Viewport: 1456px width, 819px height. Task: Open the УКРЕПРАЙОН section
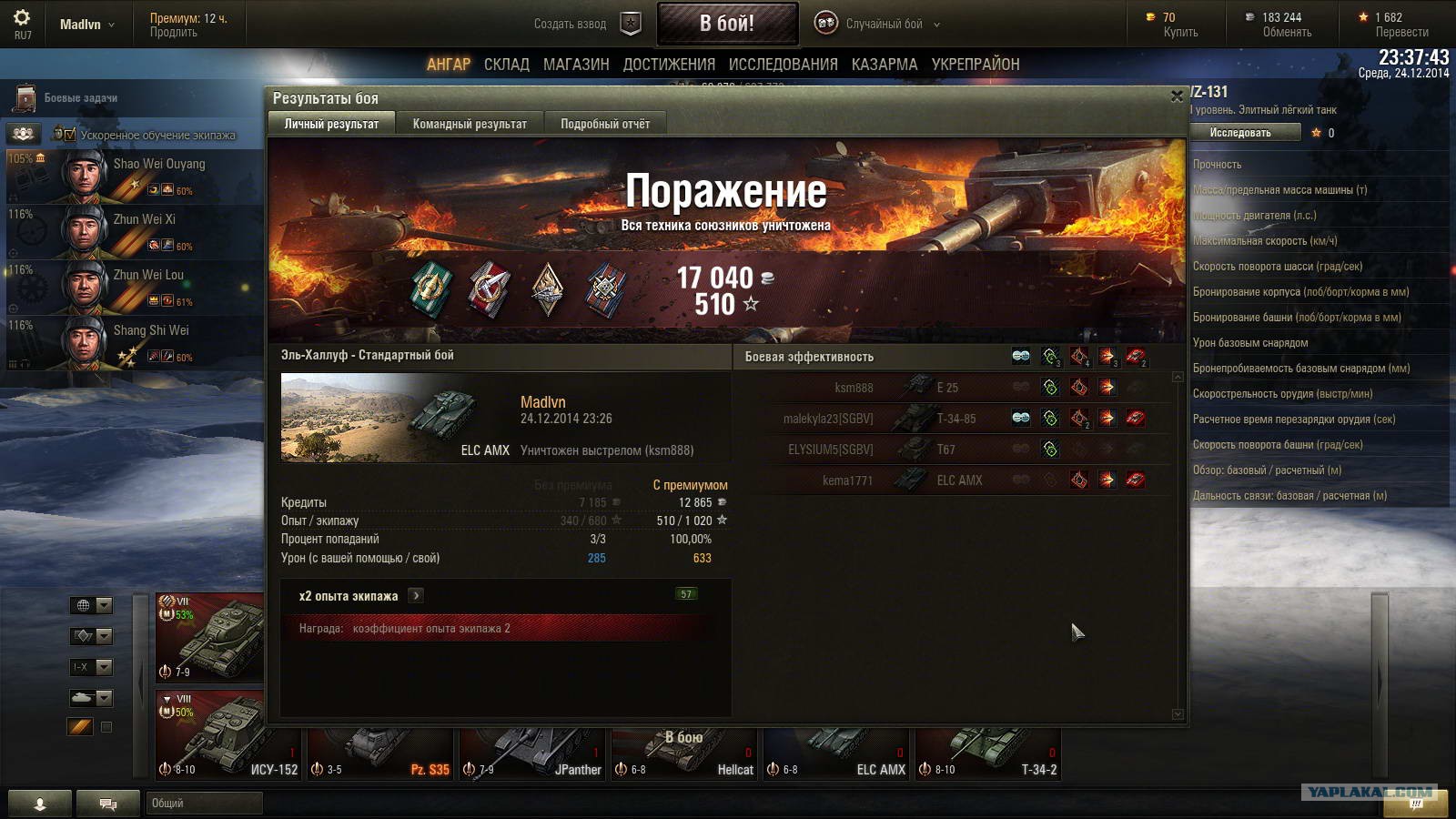click(x=976, y=65)
